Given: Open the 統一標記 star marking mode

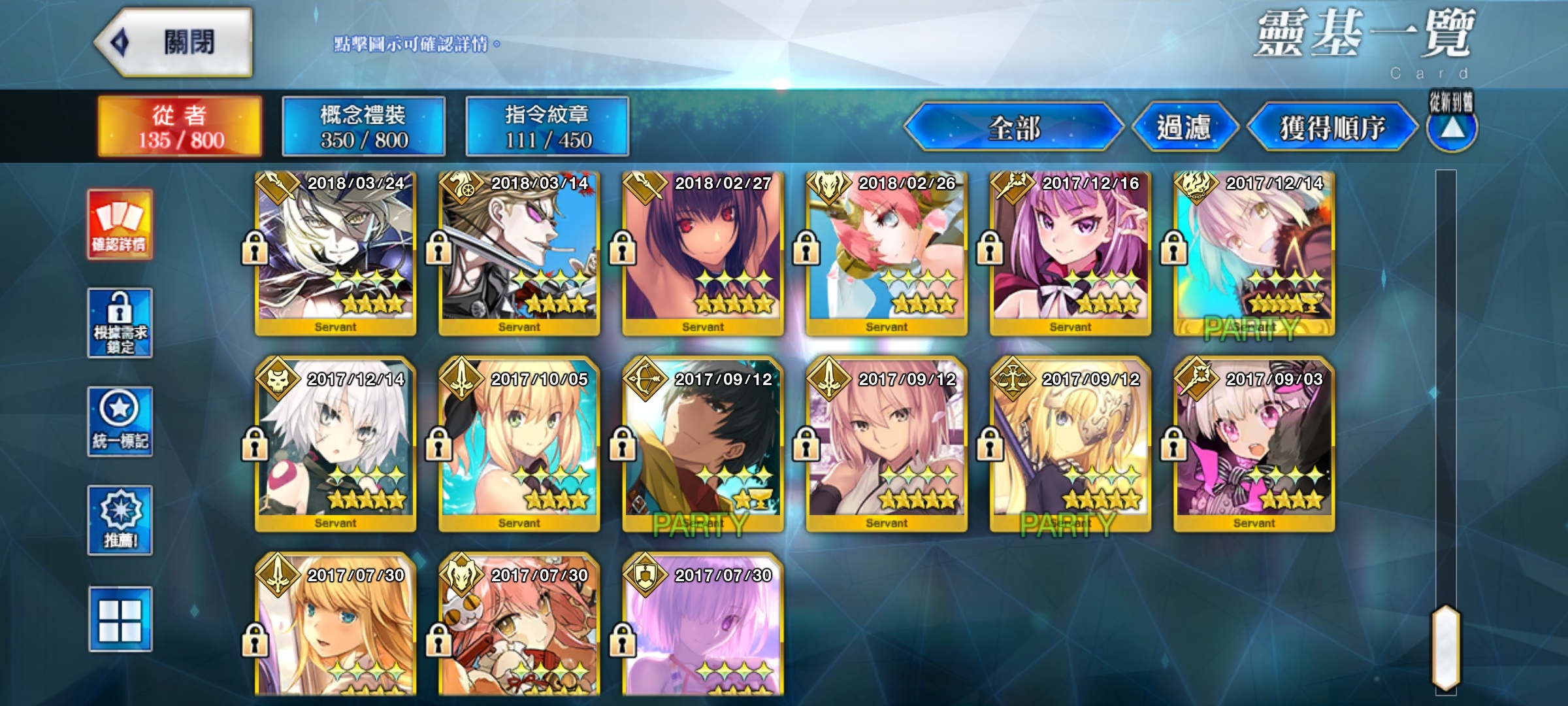Looking at the screenshot, I should tap(120, 422).
